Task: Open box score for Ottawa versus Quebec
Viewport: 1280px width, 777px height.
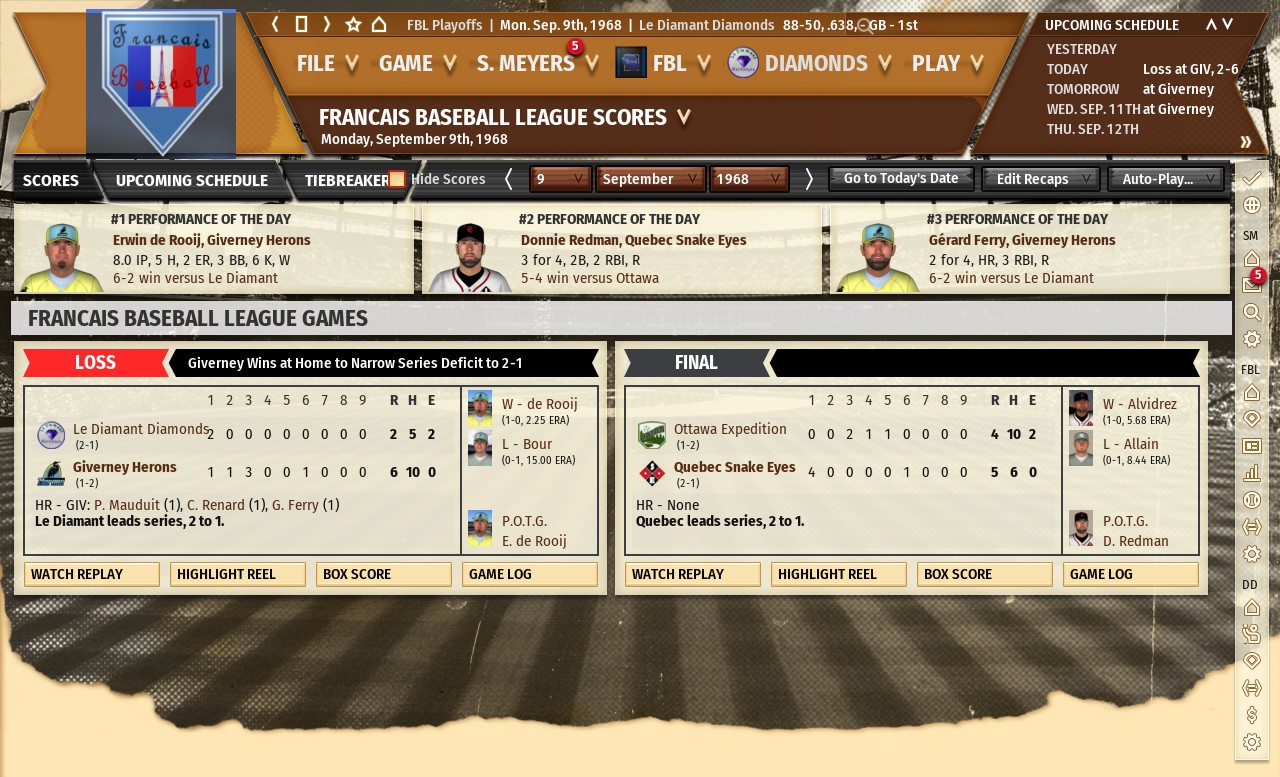Action: (x=985, y=575)
